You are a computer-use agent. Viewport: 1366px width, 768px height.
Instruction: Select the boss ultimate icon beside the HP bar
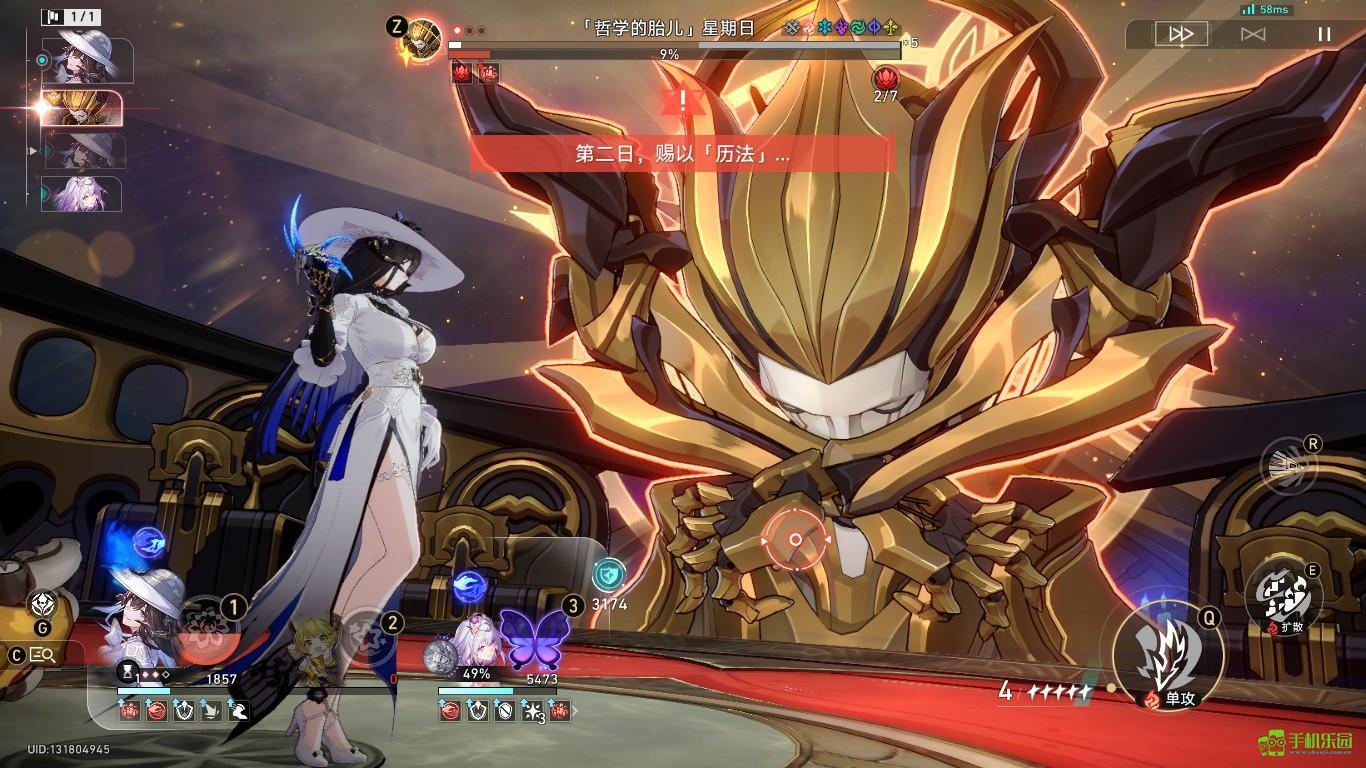(424, 38)
